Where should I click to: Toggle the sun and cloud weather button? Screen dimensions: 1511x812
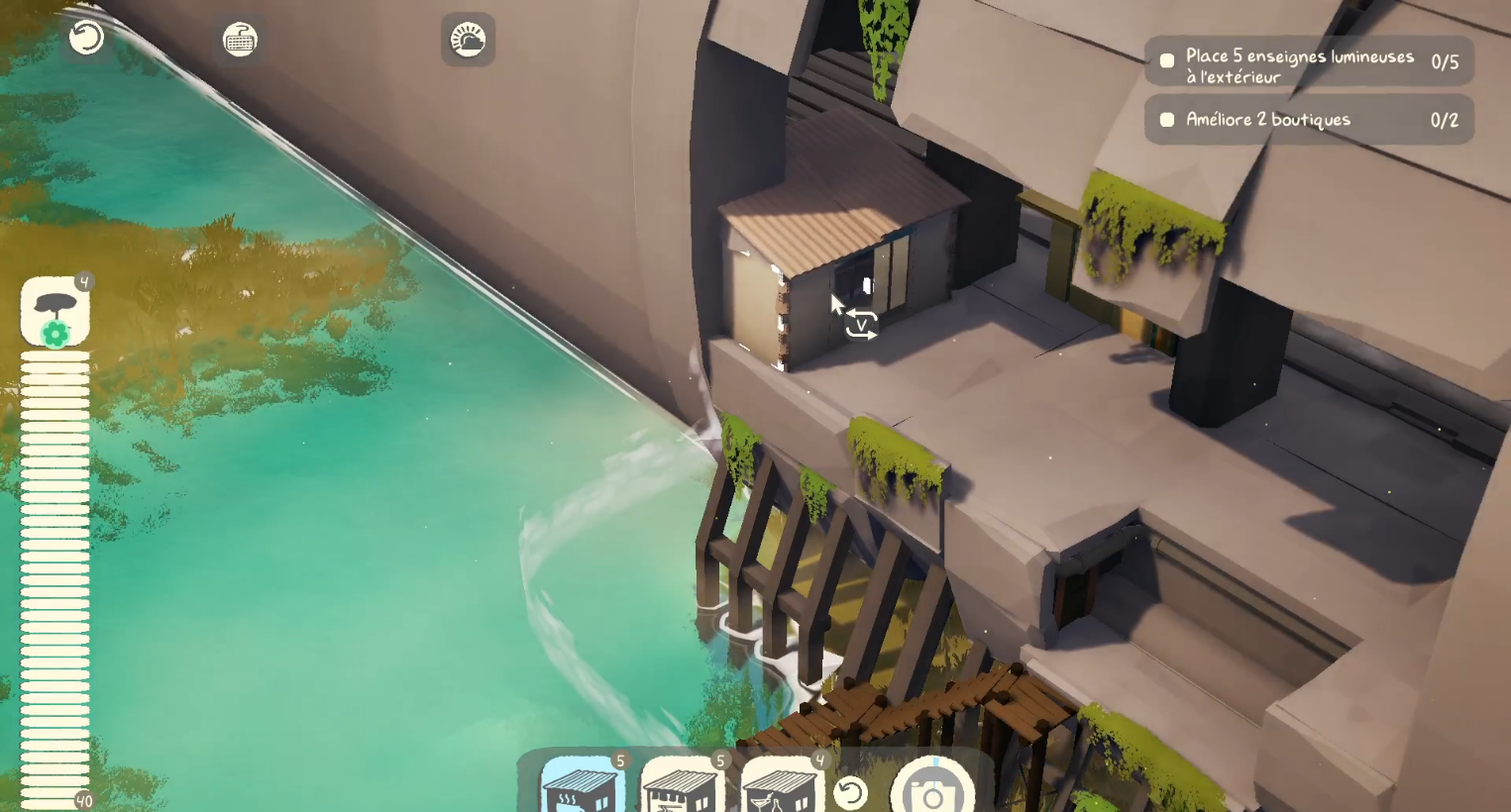(x=468, y=40)
